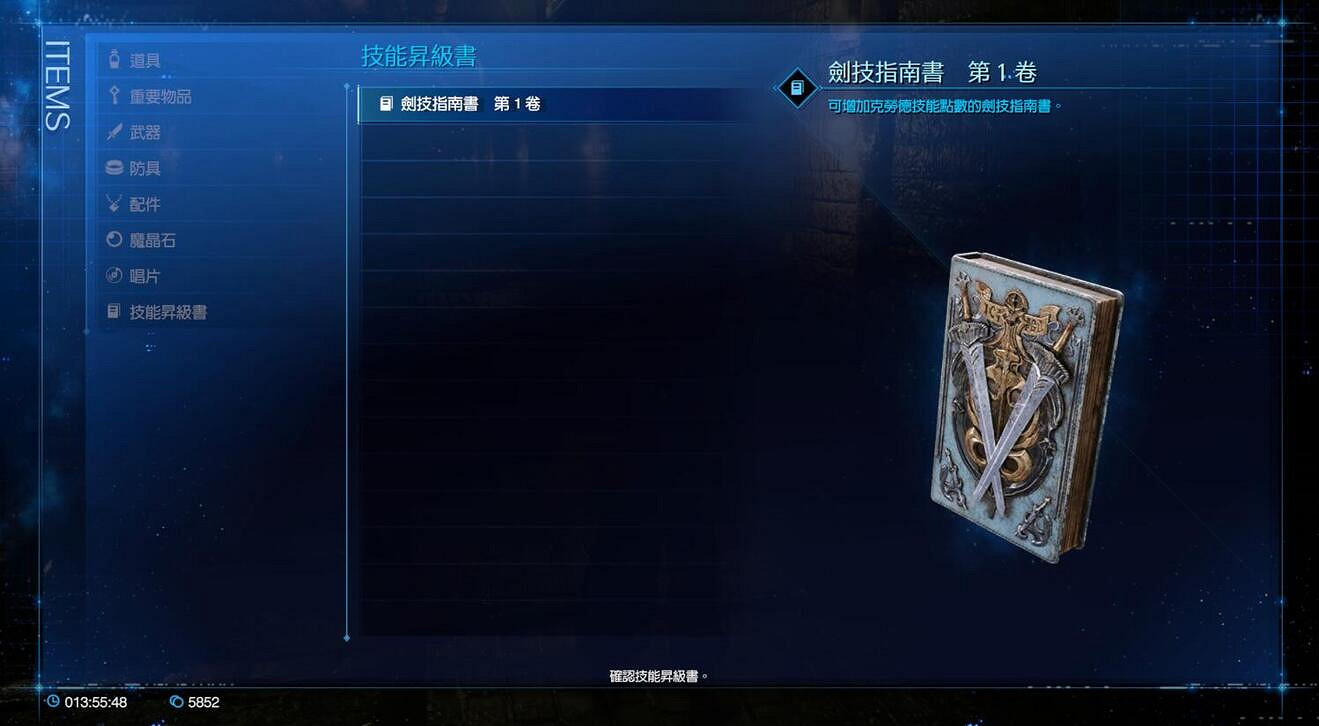Select the 武器 sword icon
This screenshot has height=726, width=1319.
pos(113,132)
